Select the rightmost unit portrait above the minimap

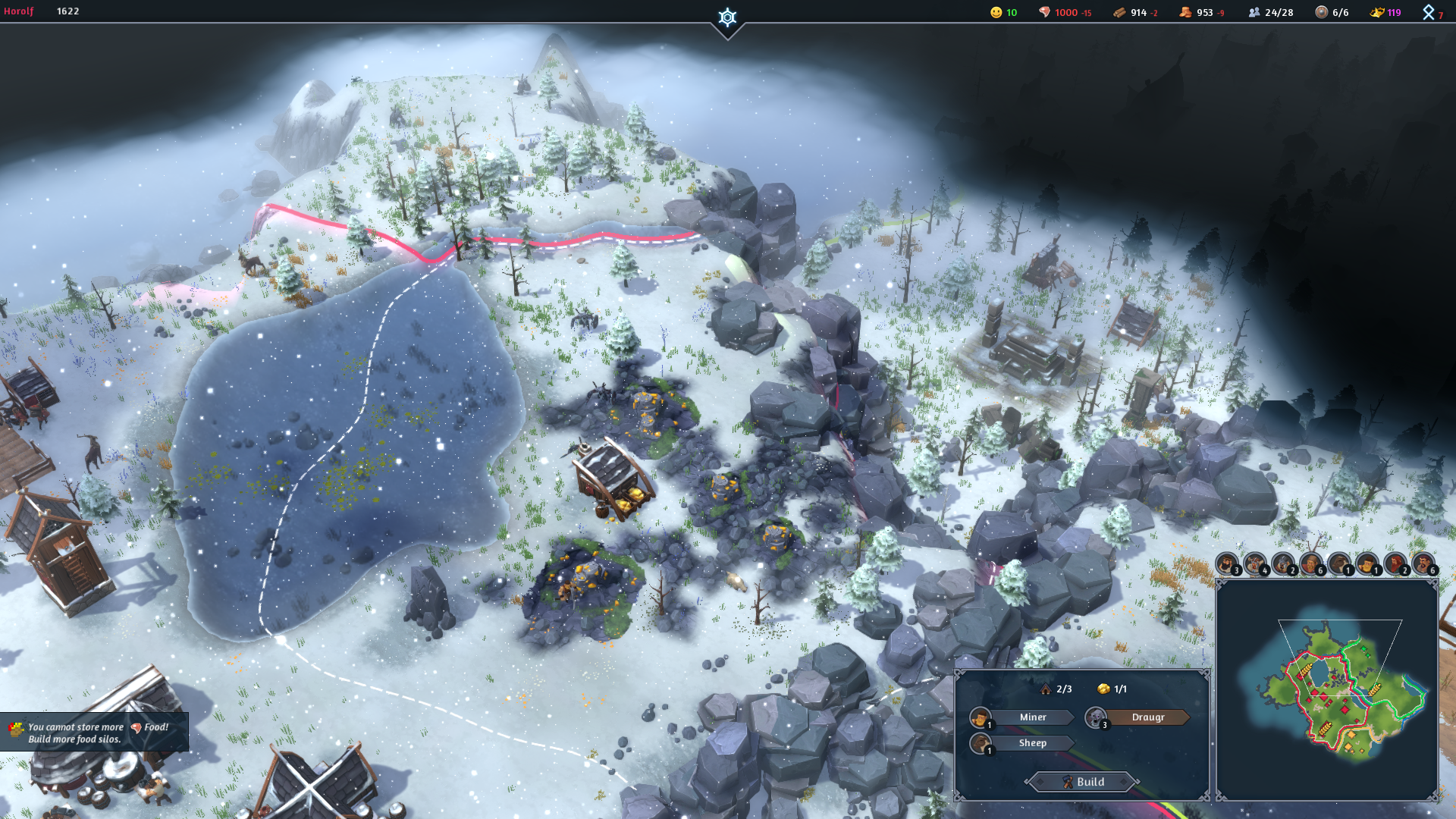click(x=1423, y=564)
